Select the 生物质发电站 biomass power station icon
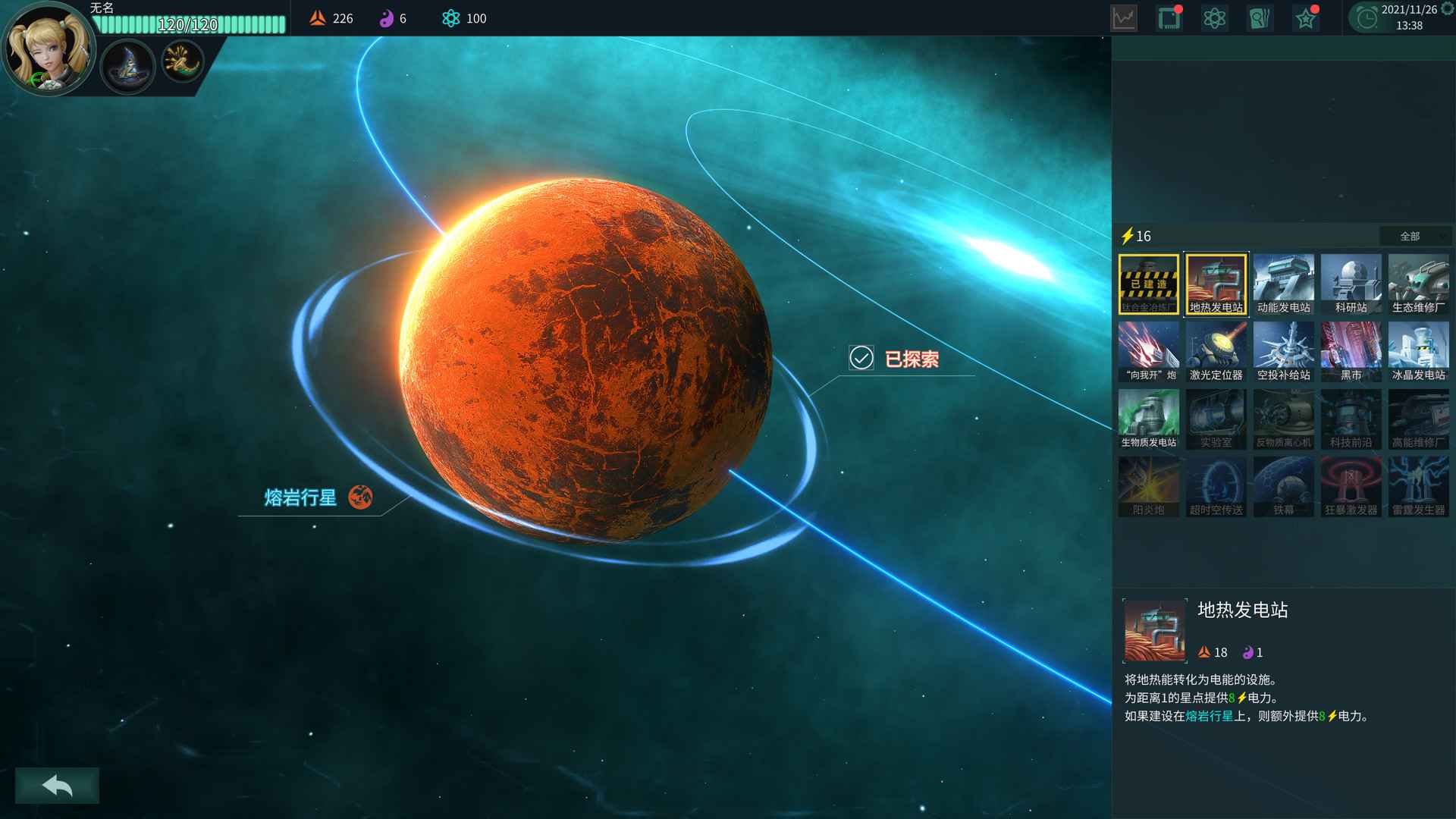 point(1148,416)
